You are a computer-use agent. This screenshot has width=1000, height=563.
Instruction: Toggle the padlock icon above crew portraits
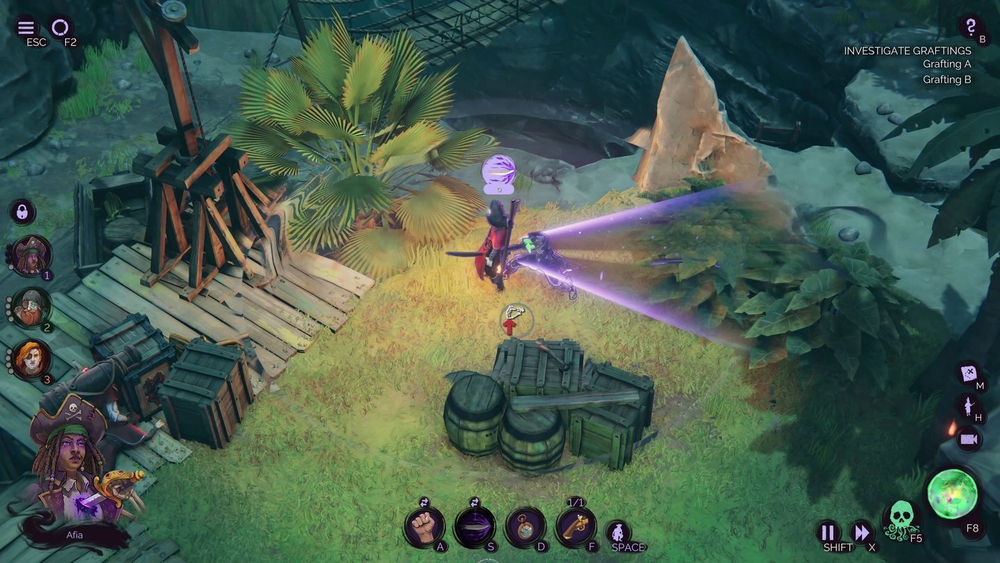click(x=22, y=212)
